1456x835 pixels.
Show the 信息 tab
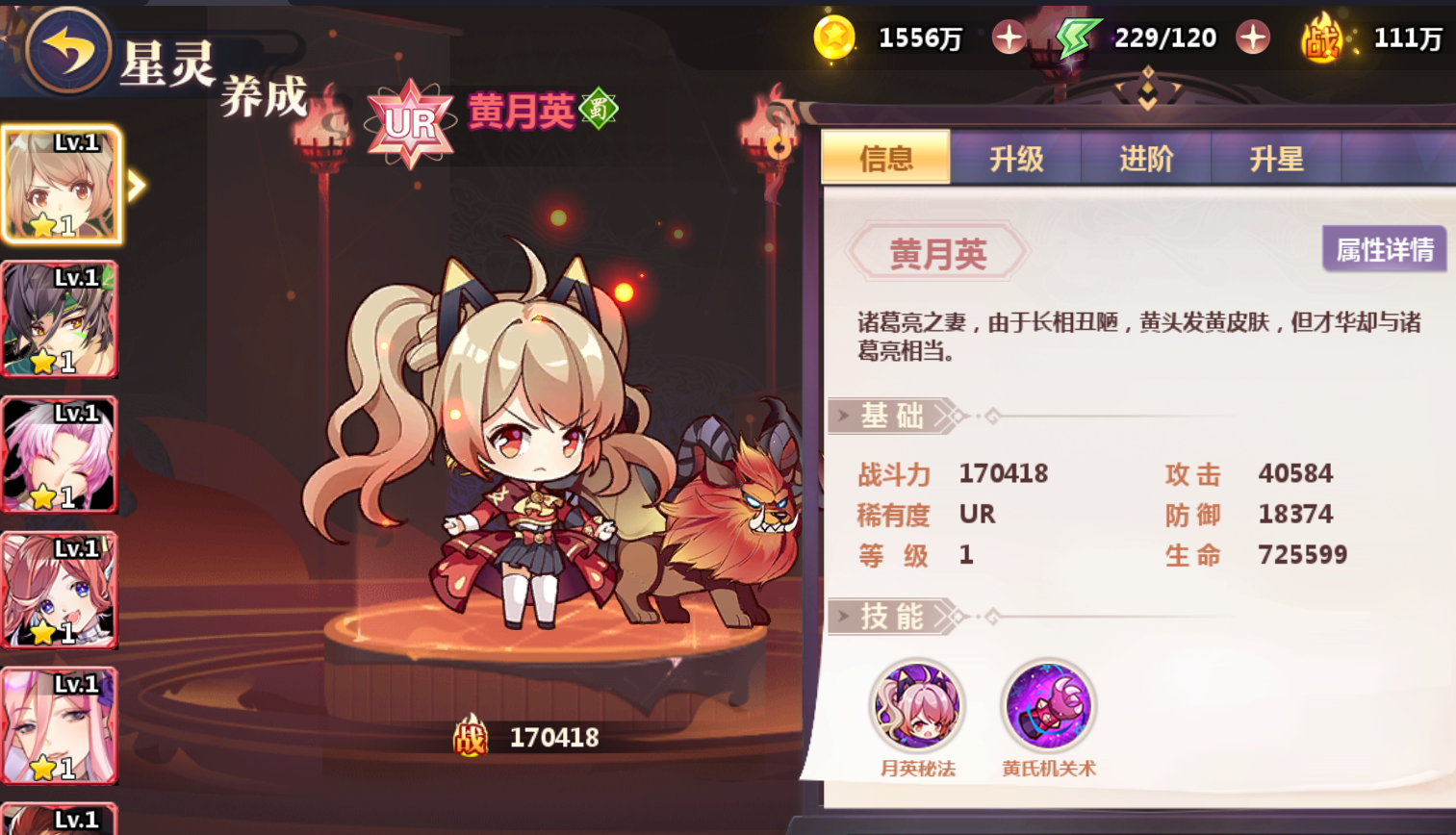point(886,159)
